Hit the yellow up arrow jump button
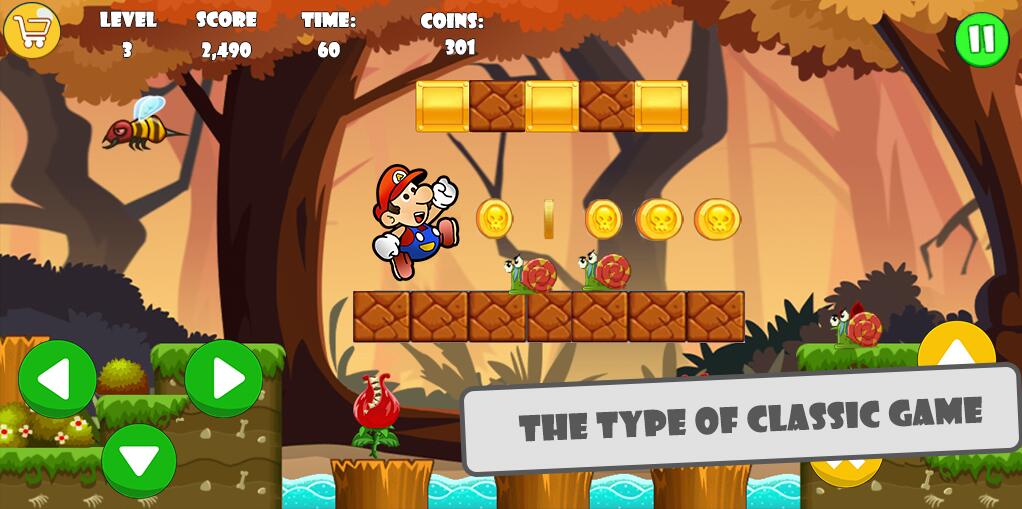Image resolution: width=1022 pixels, height=509 pixels. click(956, 349)
